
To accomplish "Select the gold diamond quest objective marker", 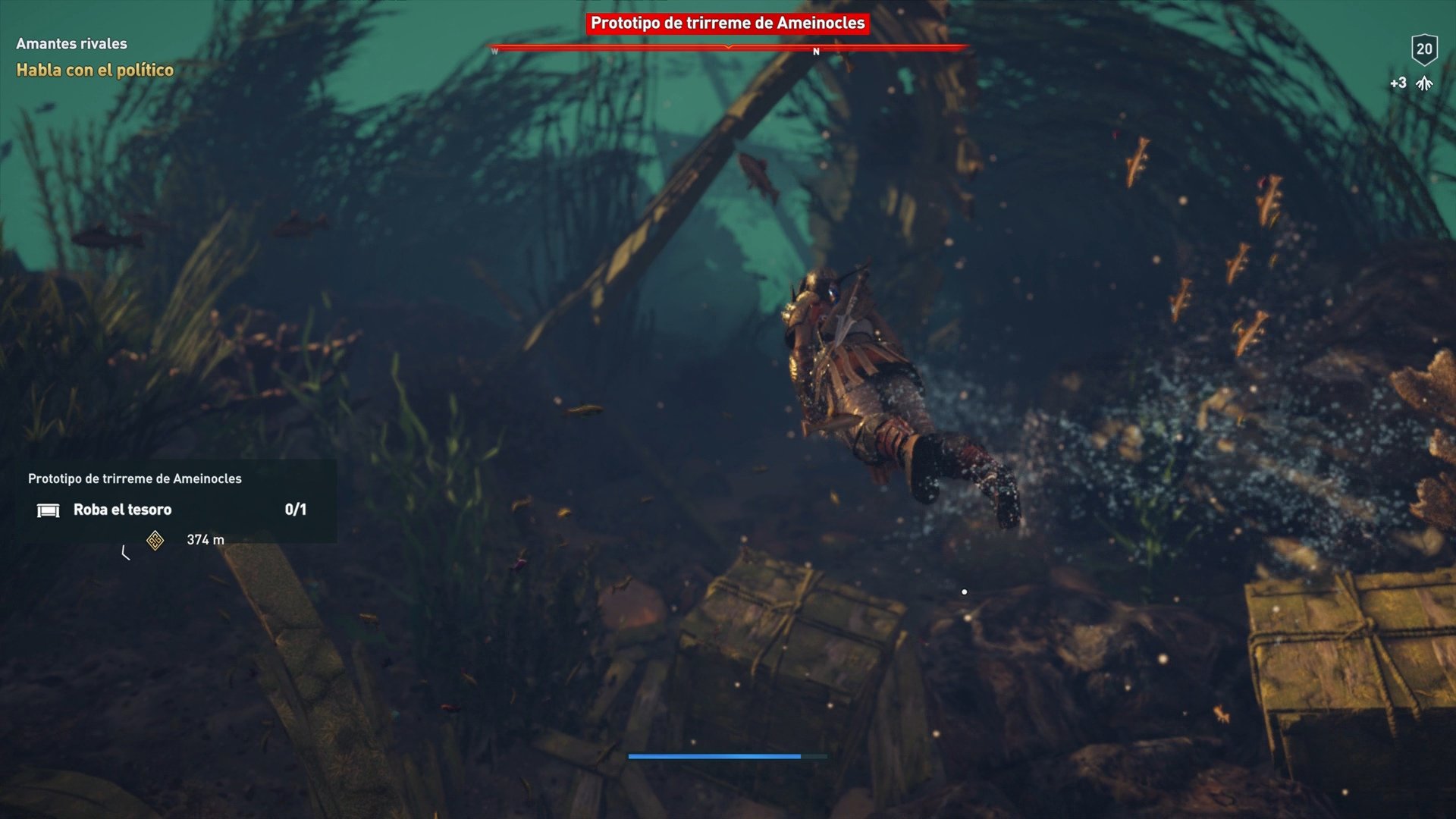I will point(154,541).
